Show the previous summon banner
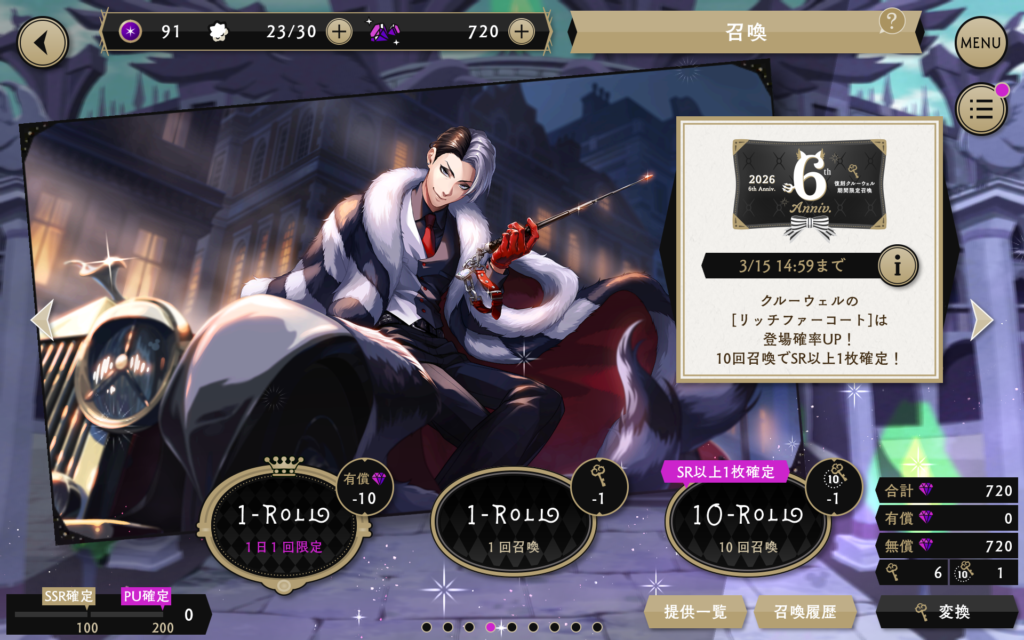 [42, 320]
